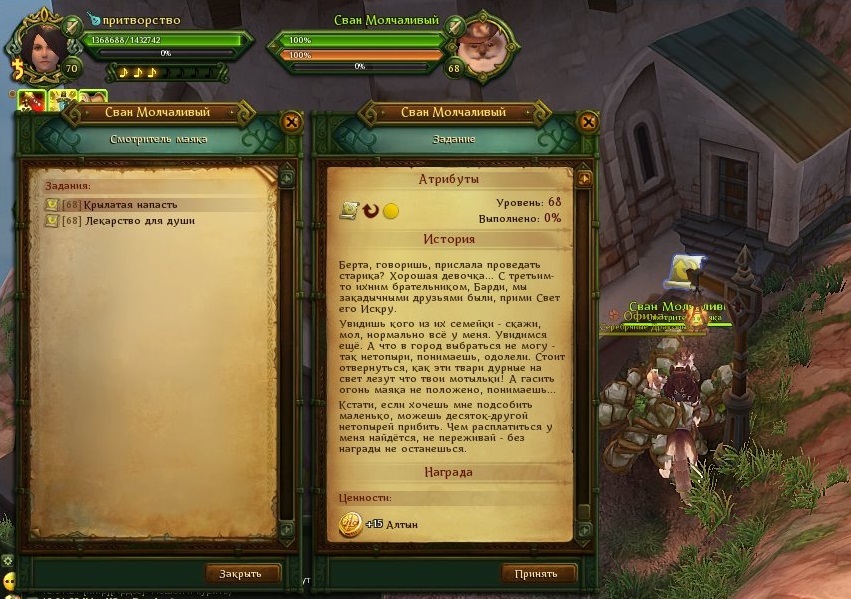Click the scroll-up arrow of the quest list
The image size is (851, 599).
point(287,177)
